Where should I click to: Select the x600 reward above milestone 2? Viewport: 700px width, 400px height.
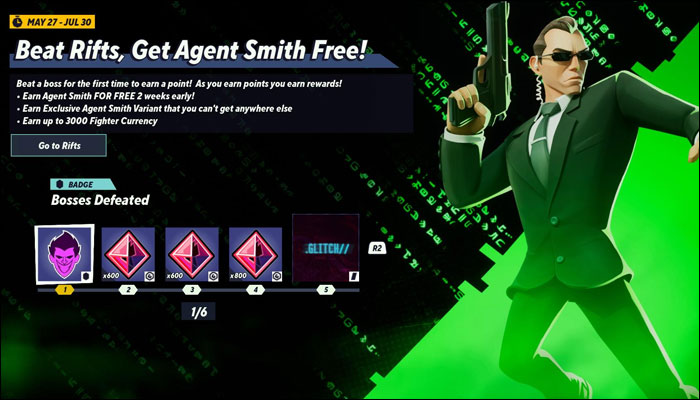tap(129, 252)
